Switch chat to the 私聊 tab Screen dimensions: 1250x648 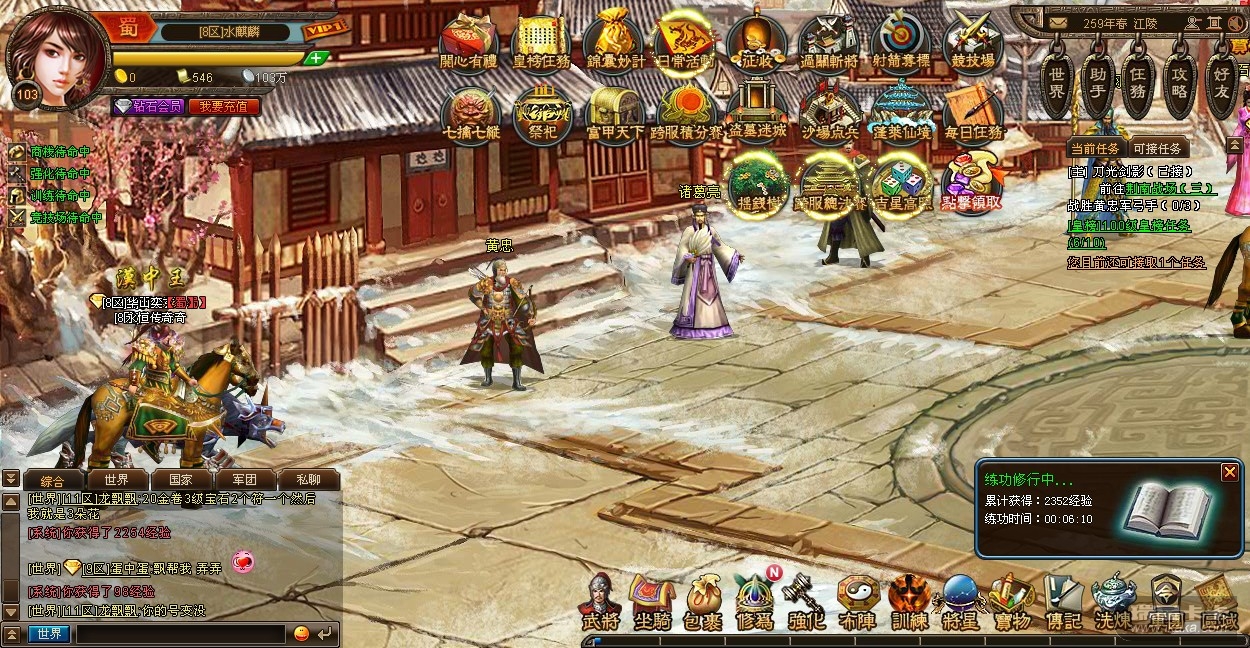pyautogui.click(x=308, y=480)
